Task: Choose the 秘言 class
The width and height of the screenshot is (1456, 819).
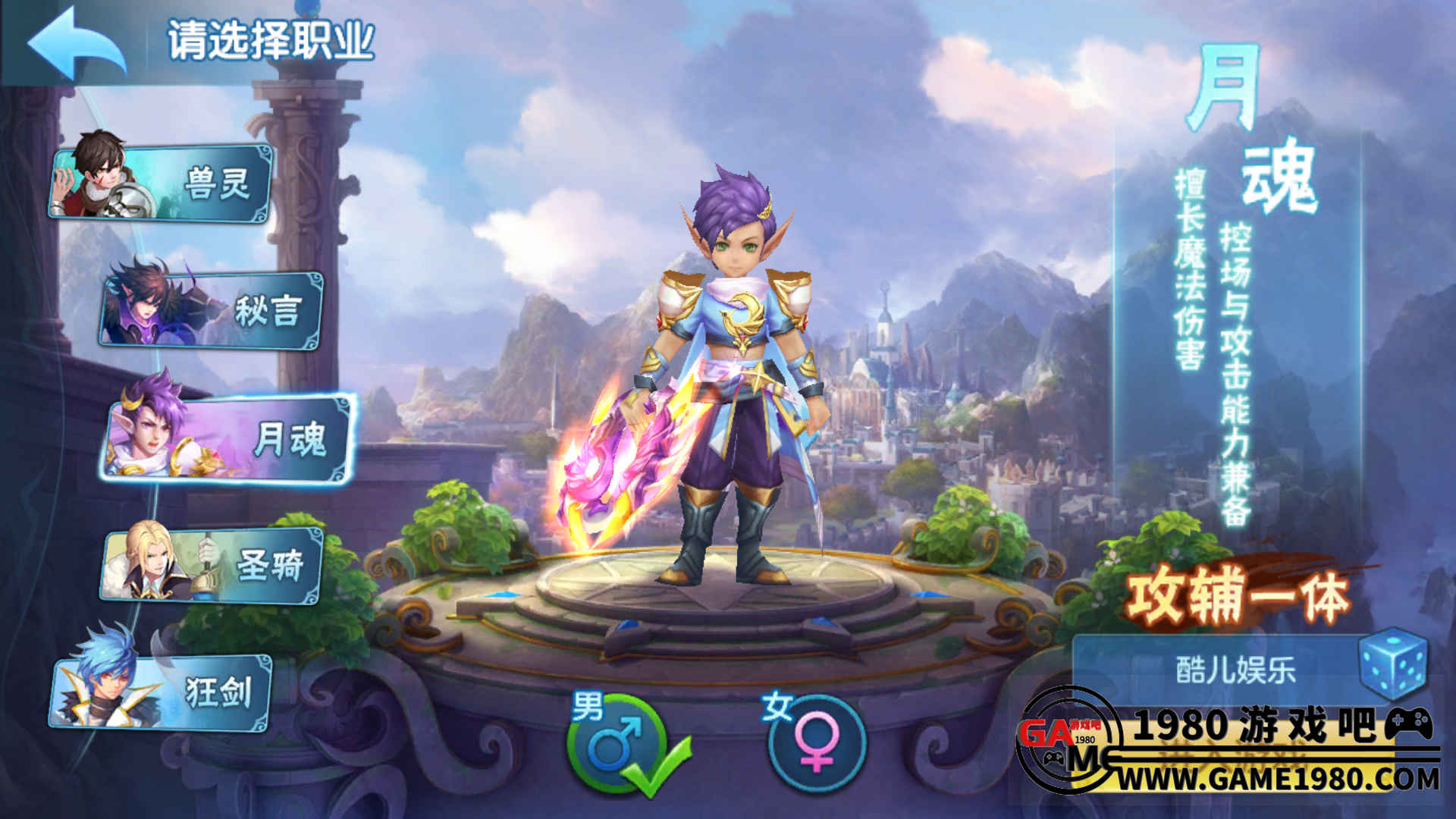Action: [x=212, y=309]
